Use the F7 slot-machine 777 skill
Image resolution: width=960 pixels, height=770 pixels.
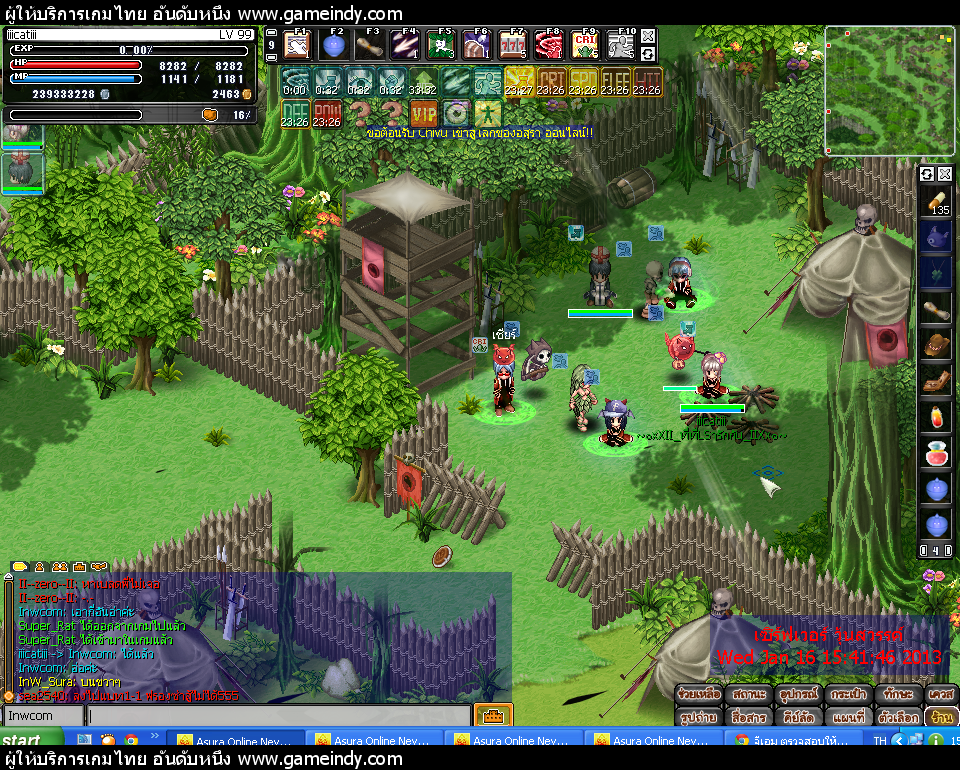(513, 46)
